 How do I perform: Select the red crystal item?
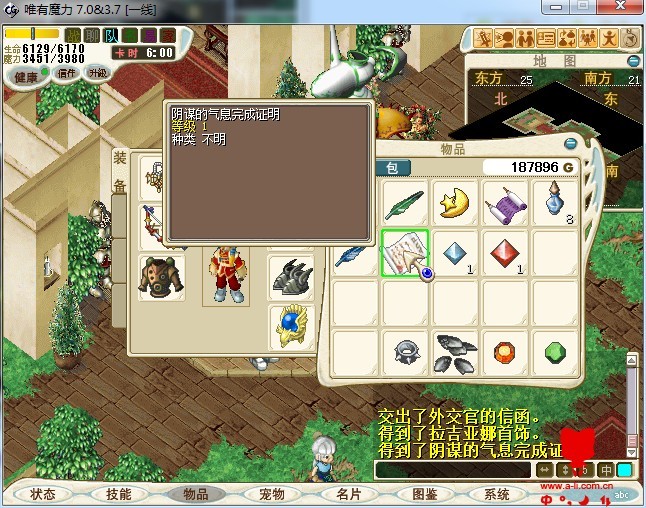coord(505,252)
